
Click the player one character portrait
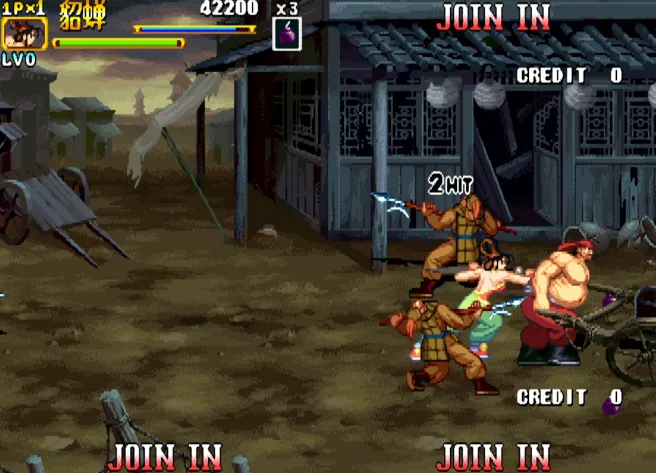coord(18,33)
